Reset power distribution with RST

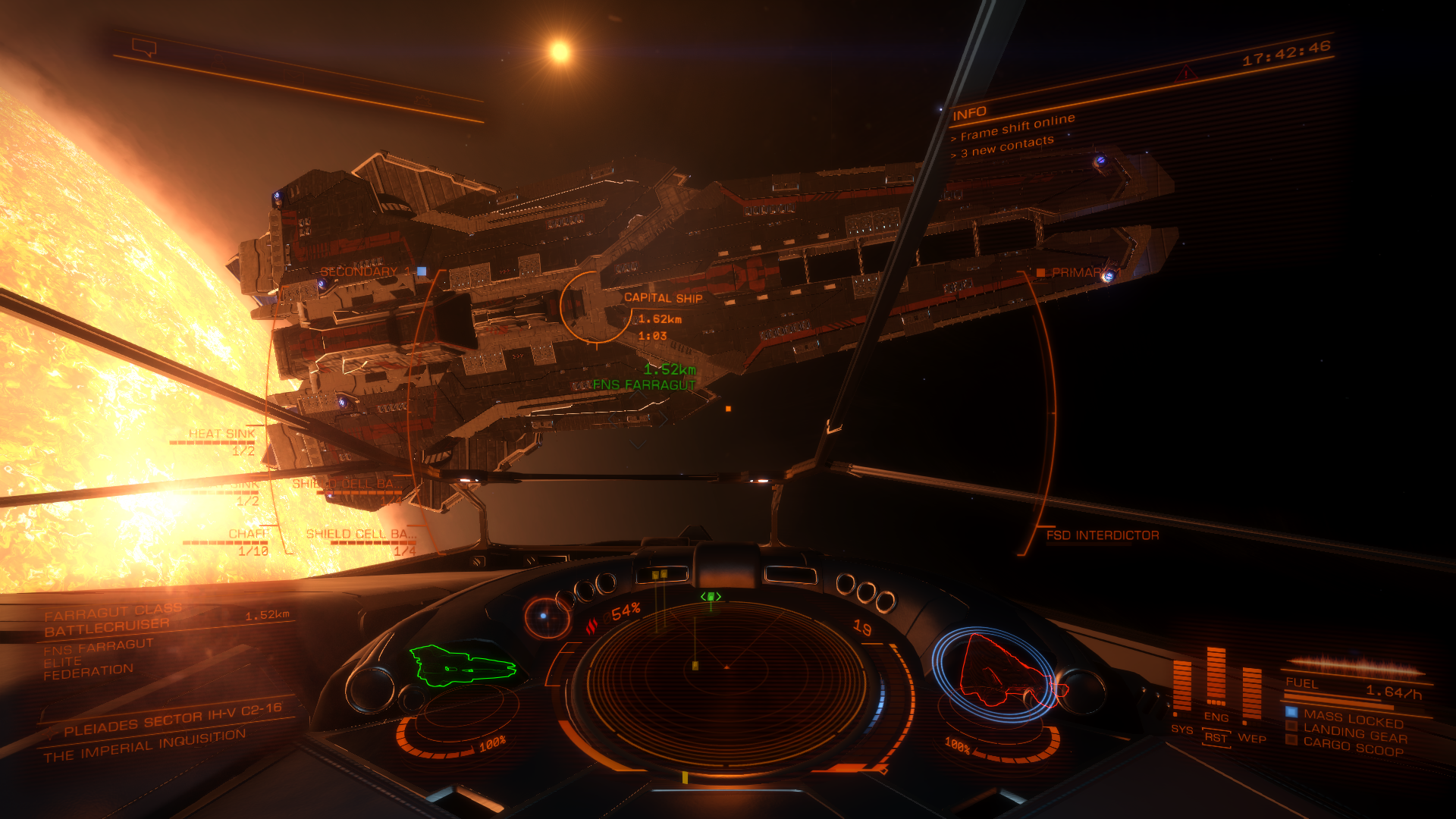click(x=1216, y=738)
